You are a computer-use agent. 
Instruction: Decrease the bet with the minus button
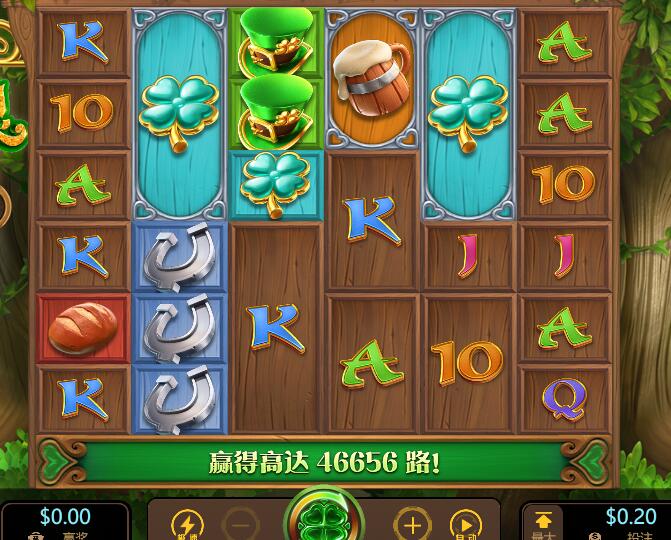tap(240, 524)
